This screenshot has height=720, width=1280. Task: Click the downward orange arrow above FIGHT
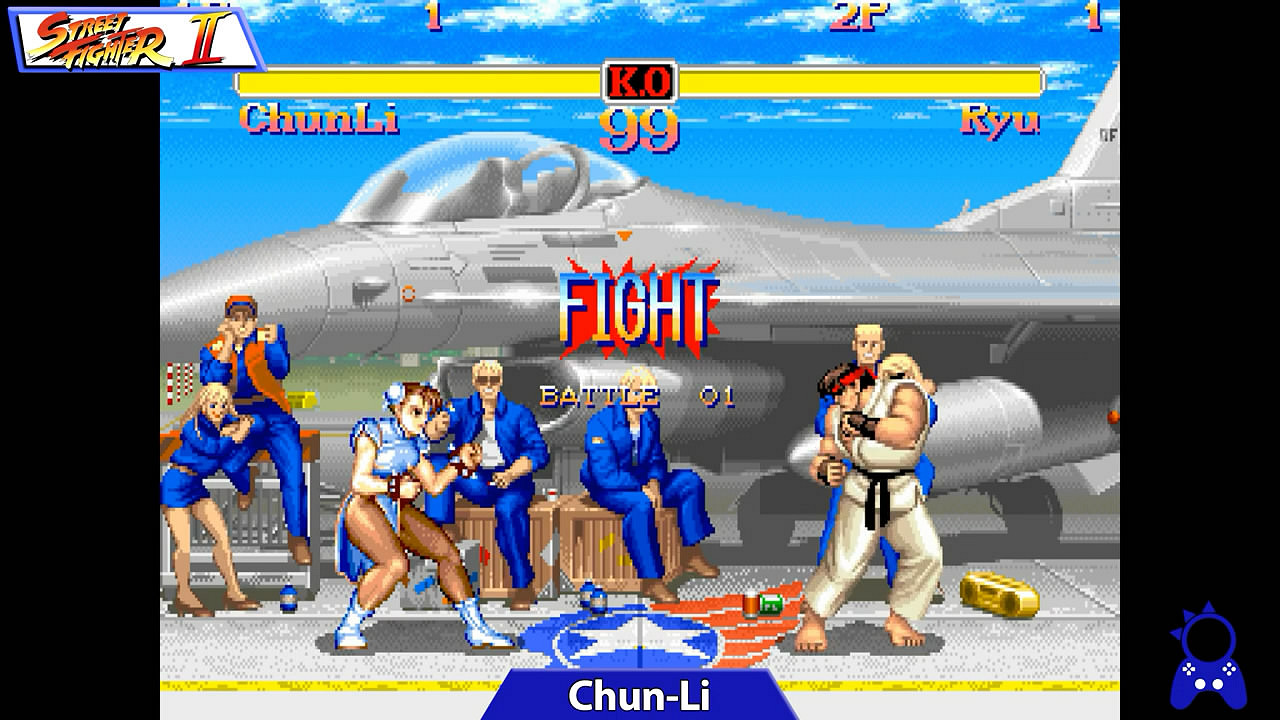tap(626, 233)
